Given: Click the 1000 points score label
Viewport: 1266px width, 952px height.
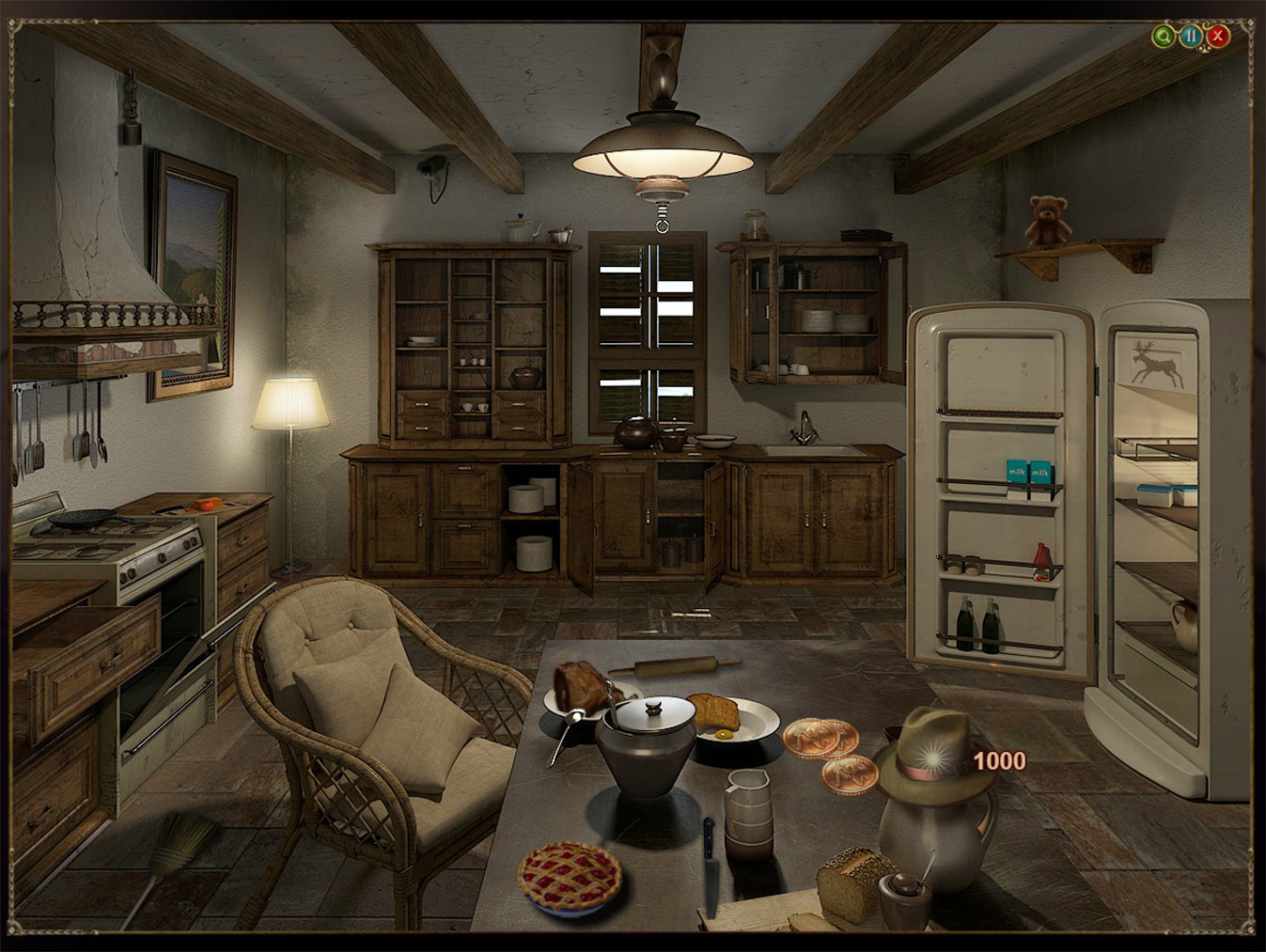Looking at the screenshot, I should [x=998, y=762].
